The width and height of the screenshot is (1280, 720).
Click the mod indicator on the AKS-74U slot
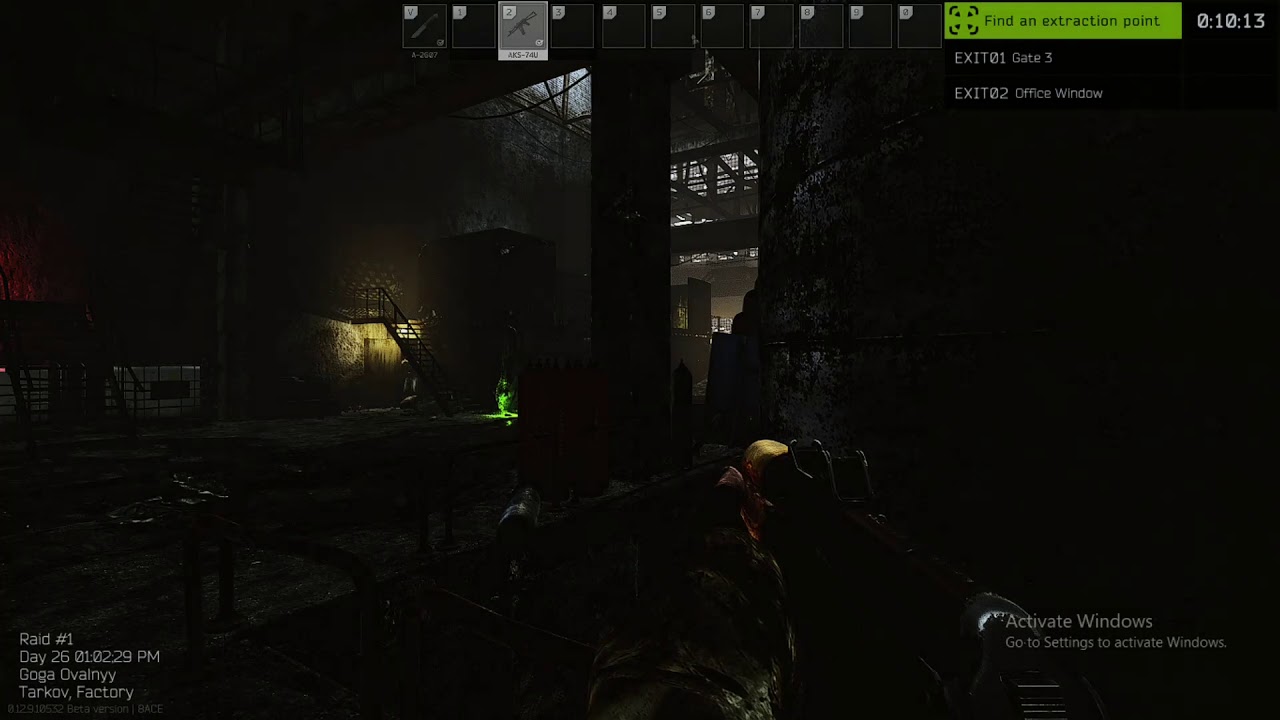540,42
